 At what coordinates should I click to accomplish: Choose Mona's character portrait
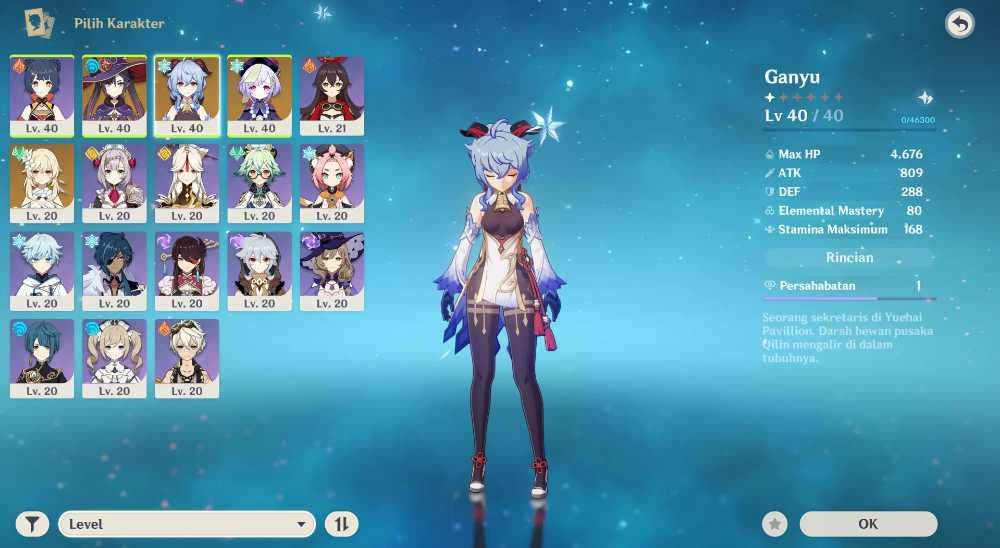click(114, 95)
